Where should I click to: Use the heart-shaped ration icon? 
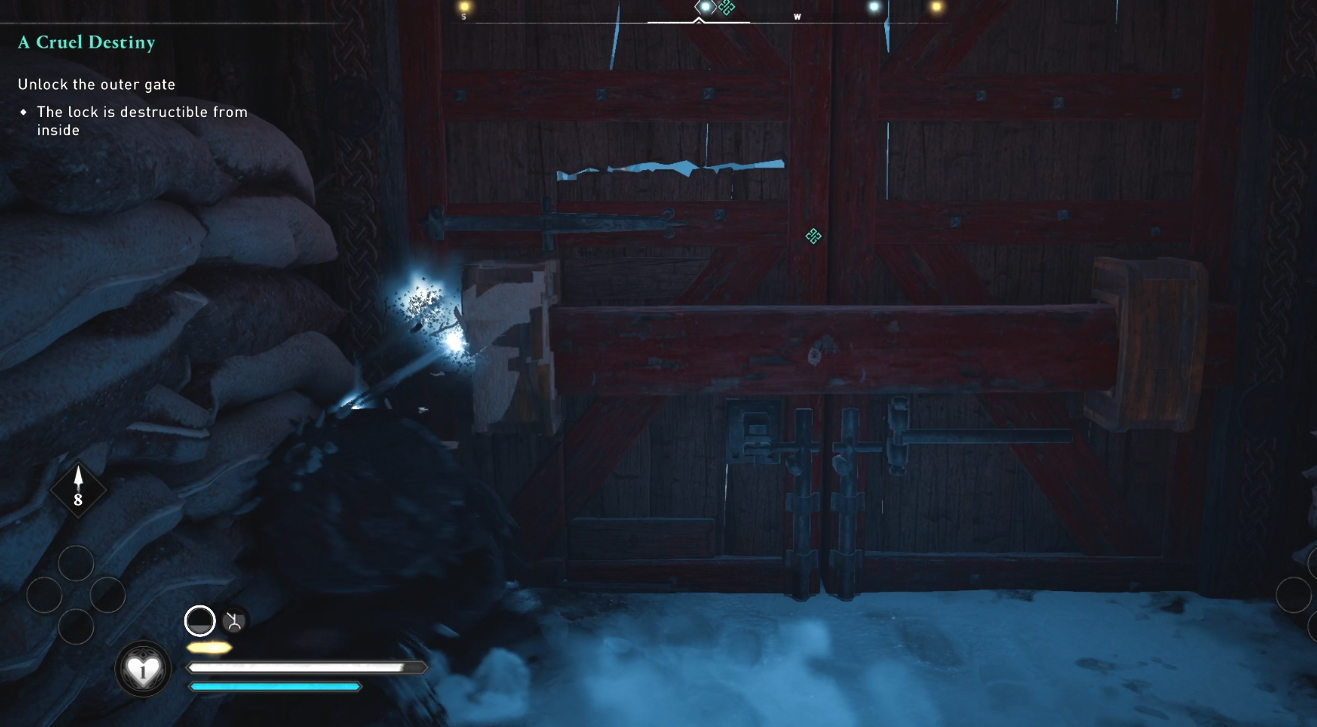[x=143, y=669]
